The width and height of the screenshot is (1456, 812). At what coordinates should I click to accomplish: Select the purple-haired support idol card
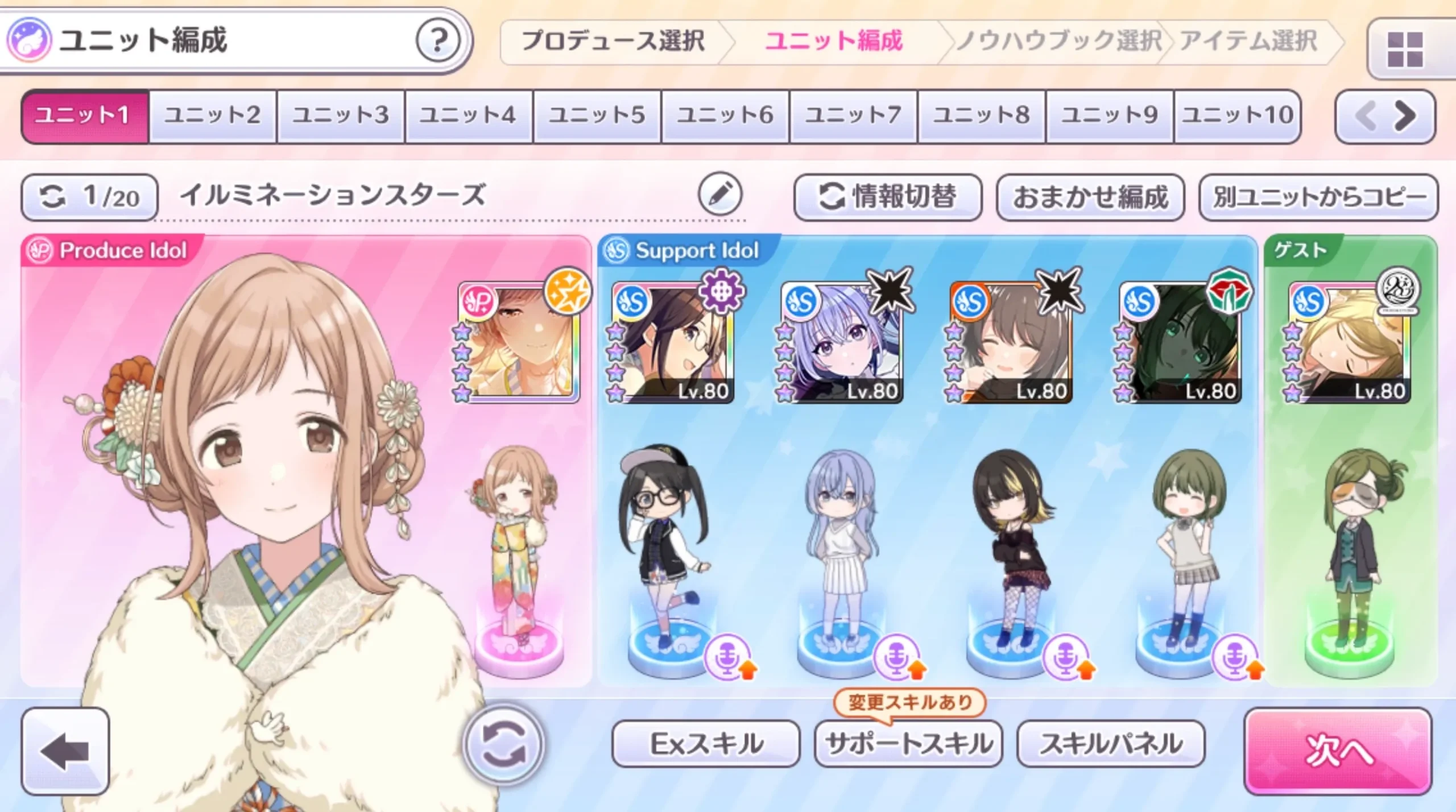[842, 342]
